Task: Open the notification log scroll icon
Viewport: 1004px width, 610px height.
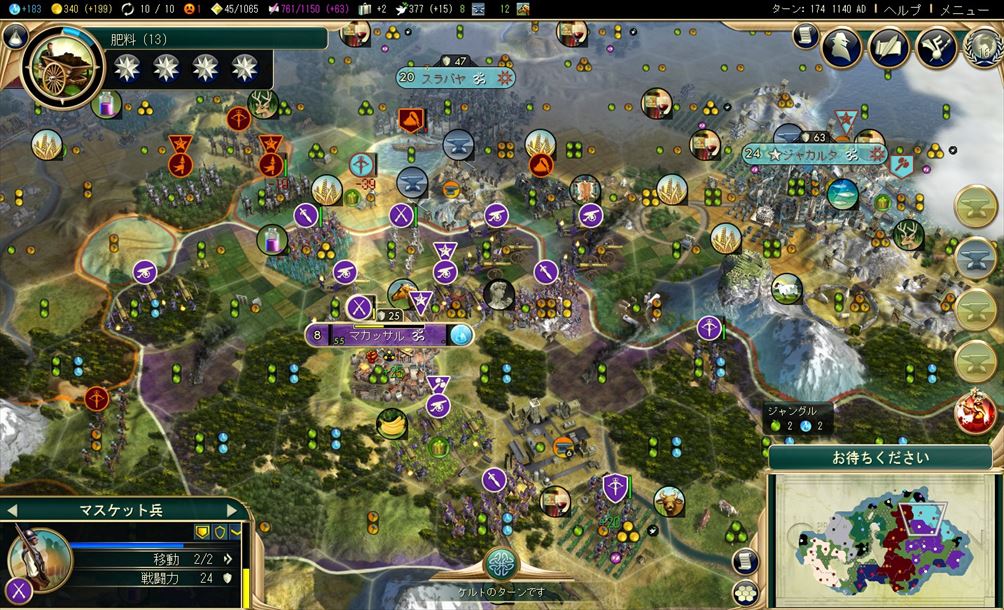Action: tap(803, 35)
